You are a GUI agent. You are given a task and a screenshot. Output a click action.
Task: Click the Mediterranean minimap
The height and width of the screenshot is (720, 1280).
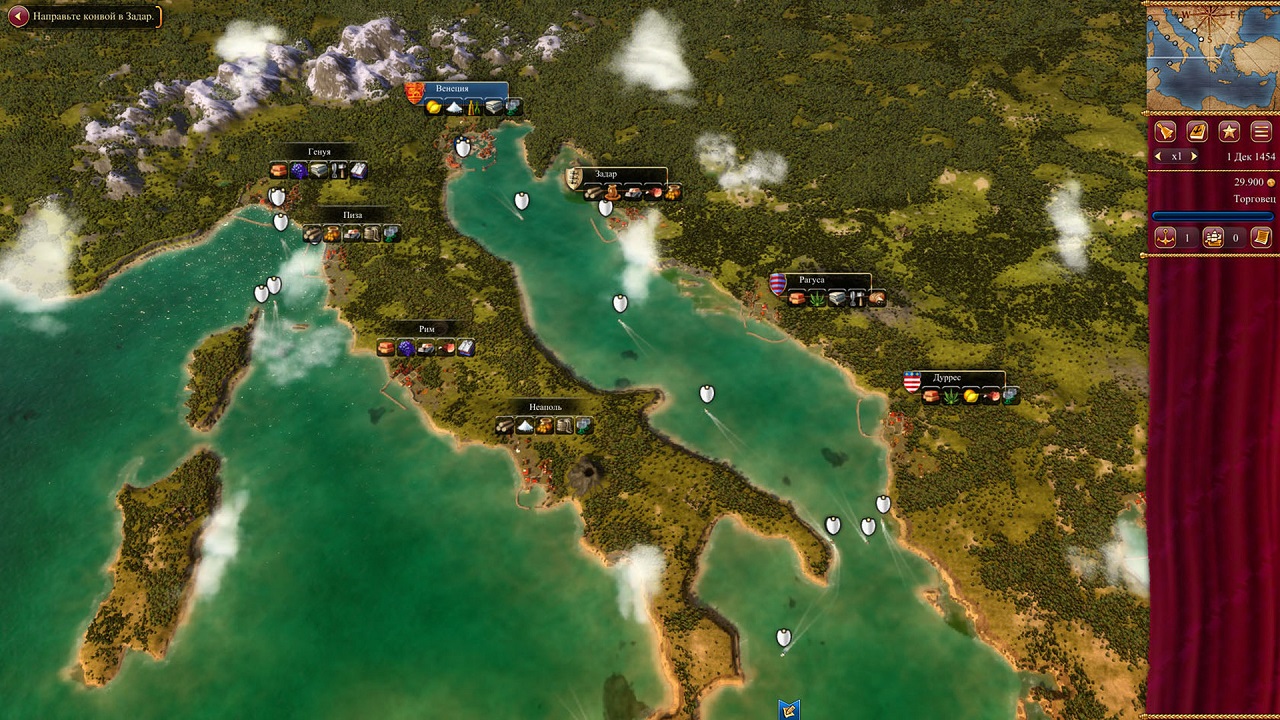point(1211,56)
